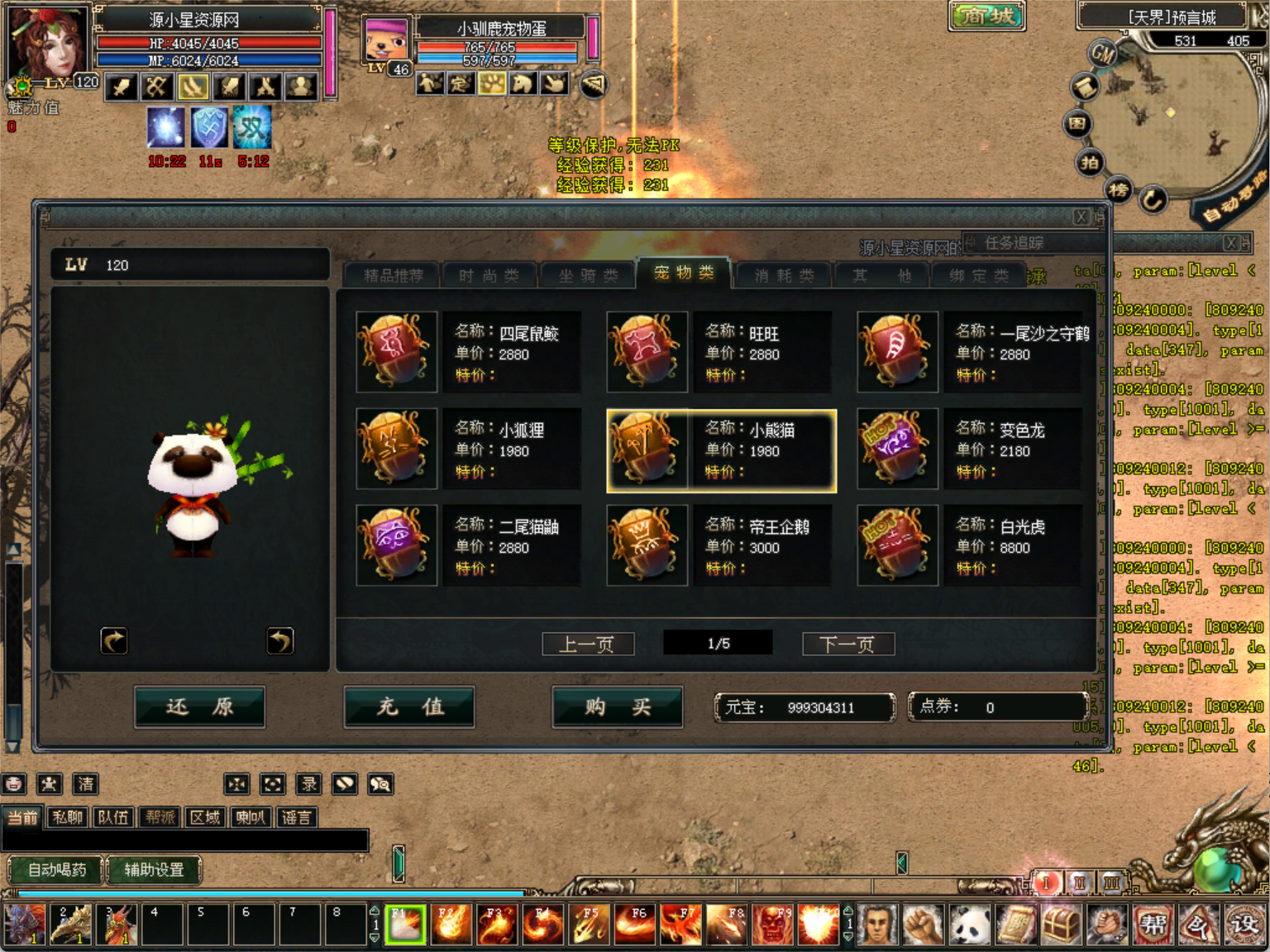The image size is (1270, 952).
Task: Switch chat to the 私聊 channel
Action: coord(67,817)
